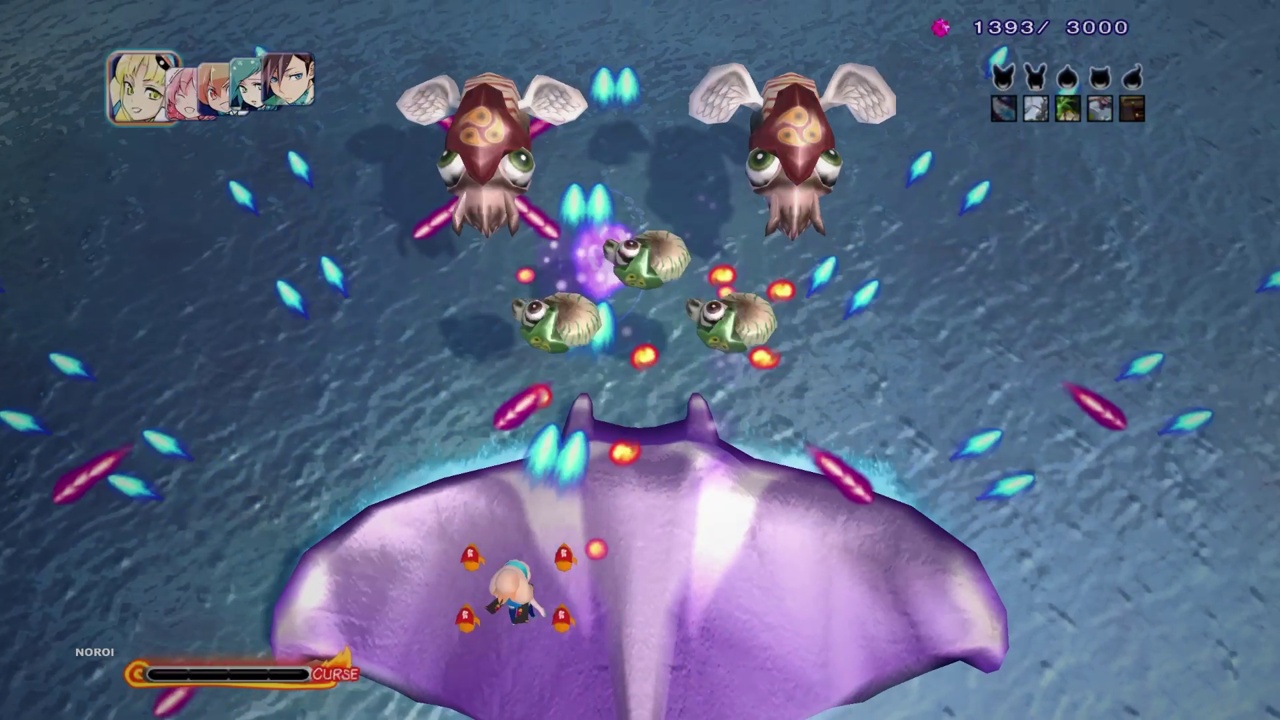Click the dark rightmost stage thumbnail

(x=1131, y=110)
